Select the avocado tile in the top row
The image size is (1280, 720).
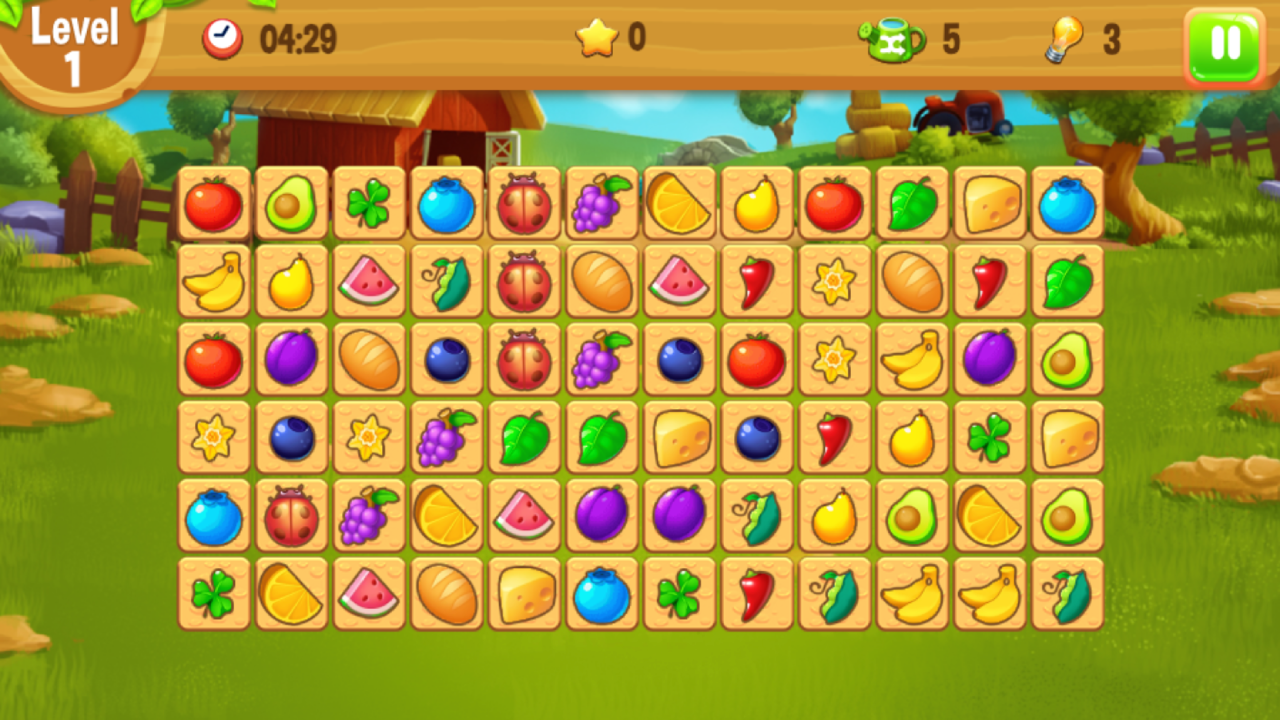coord(291,205)
